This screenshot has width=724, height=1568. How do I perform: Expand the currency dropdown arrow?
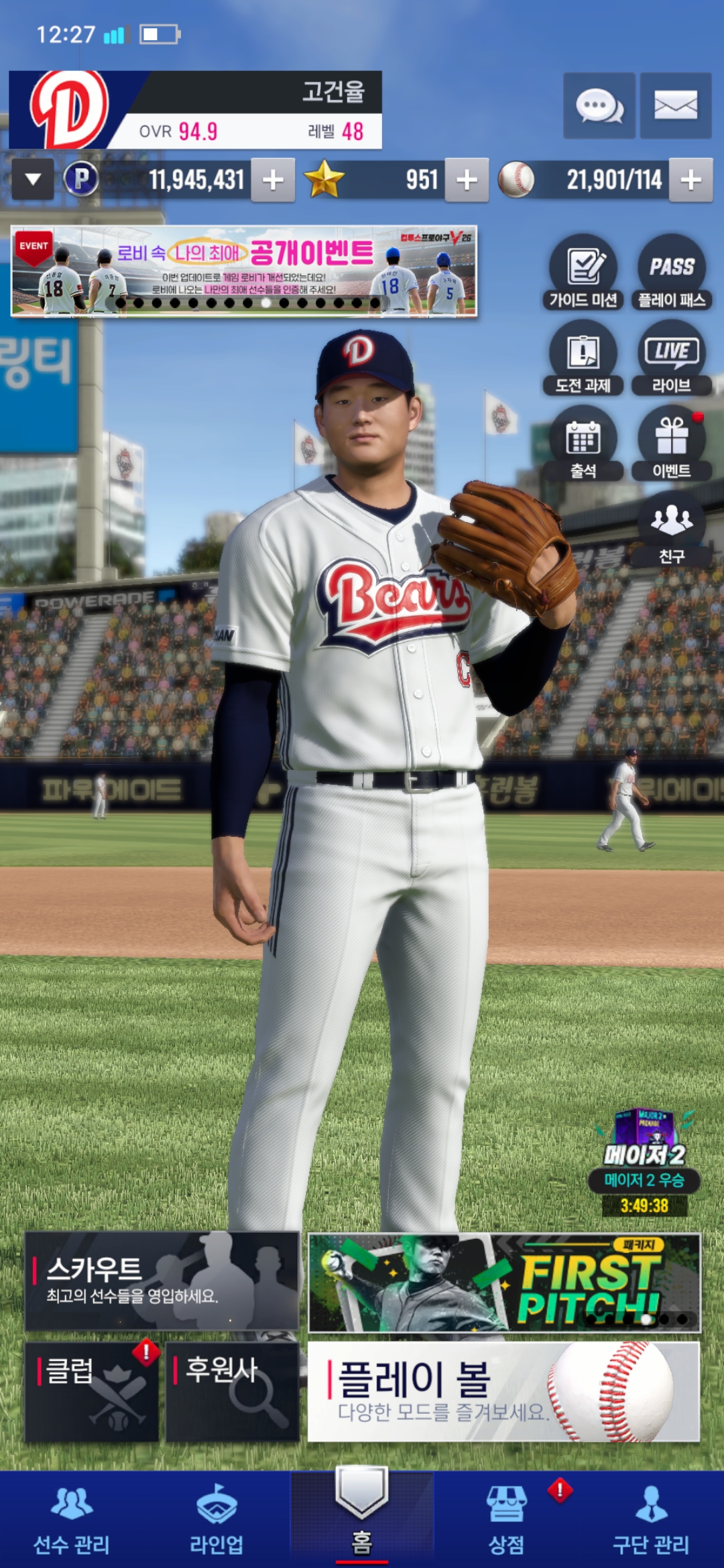coord(33,180)
